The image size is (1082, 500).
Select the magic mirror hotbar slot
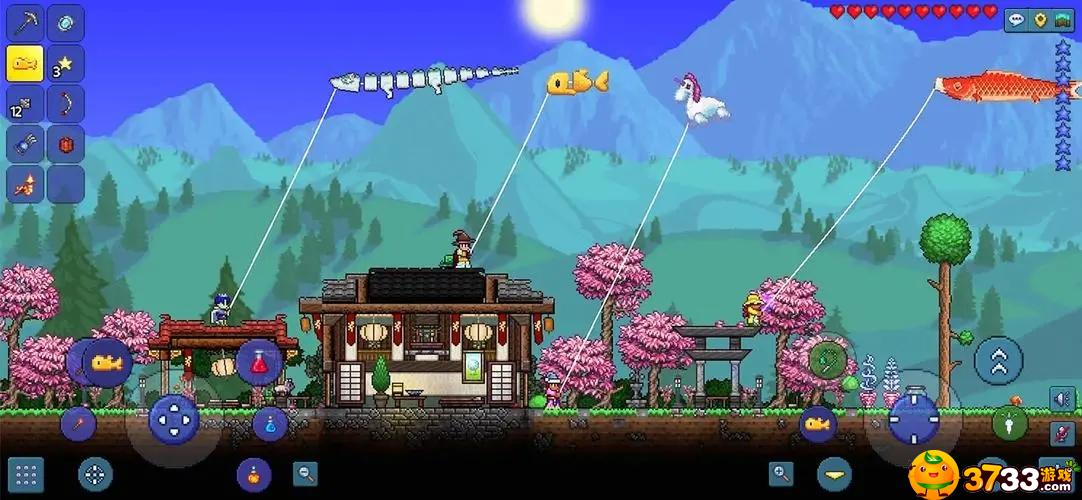tap(66, 22)
